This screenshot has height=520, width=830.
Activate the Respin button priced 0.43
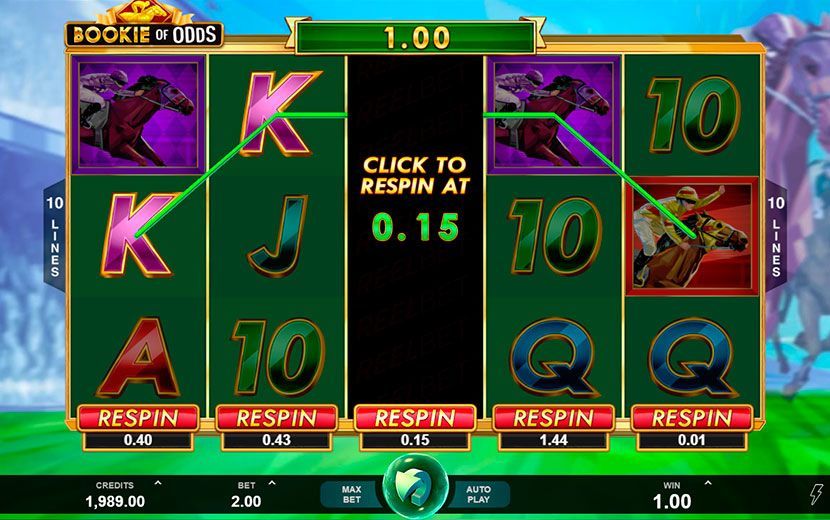pos(275,418)
